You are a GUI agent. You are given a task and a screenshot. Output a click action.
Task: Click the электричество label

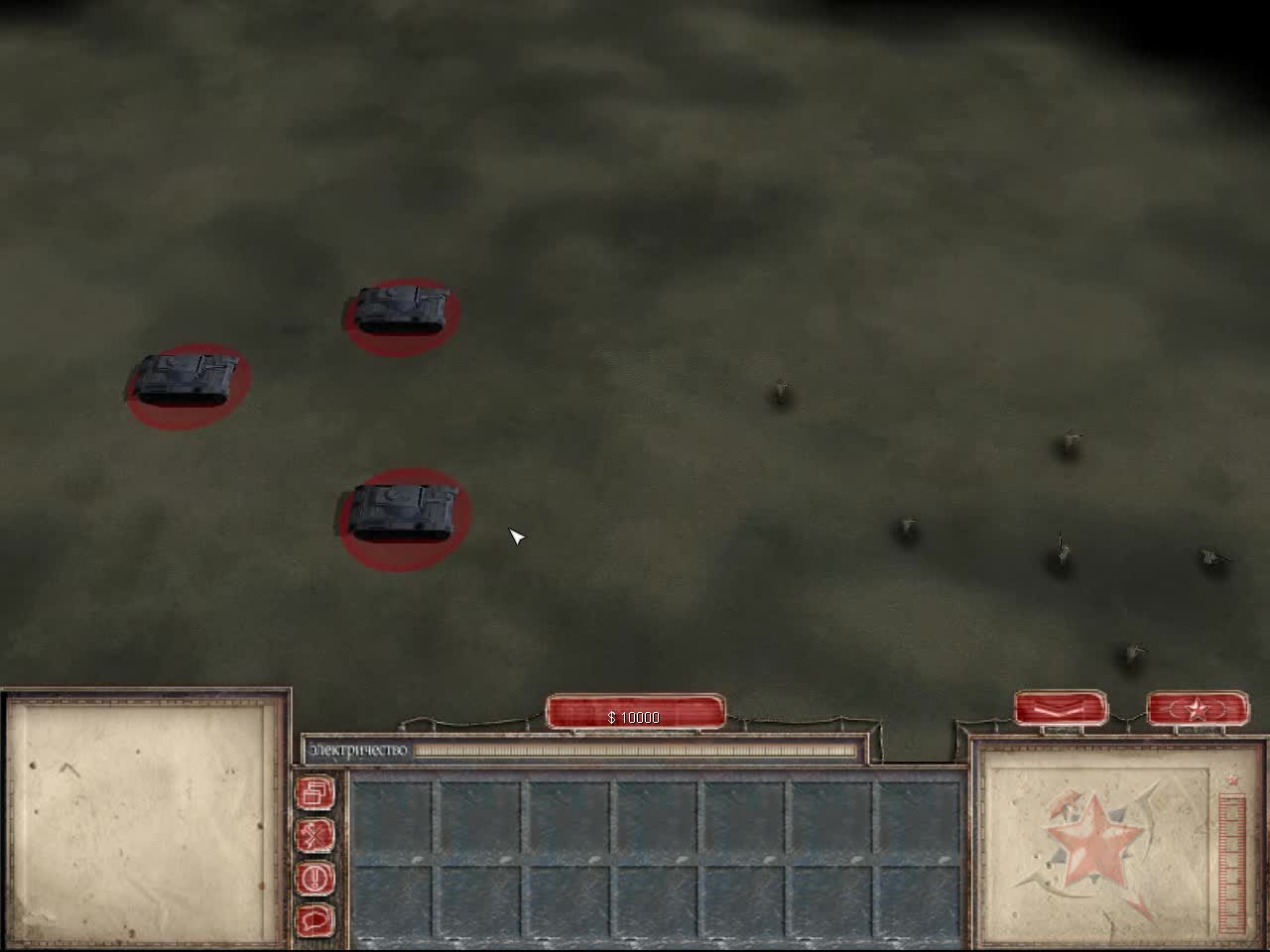(x=360, y=751)
